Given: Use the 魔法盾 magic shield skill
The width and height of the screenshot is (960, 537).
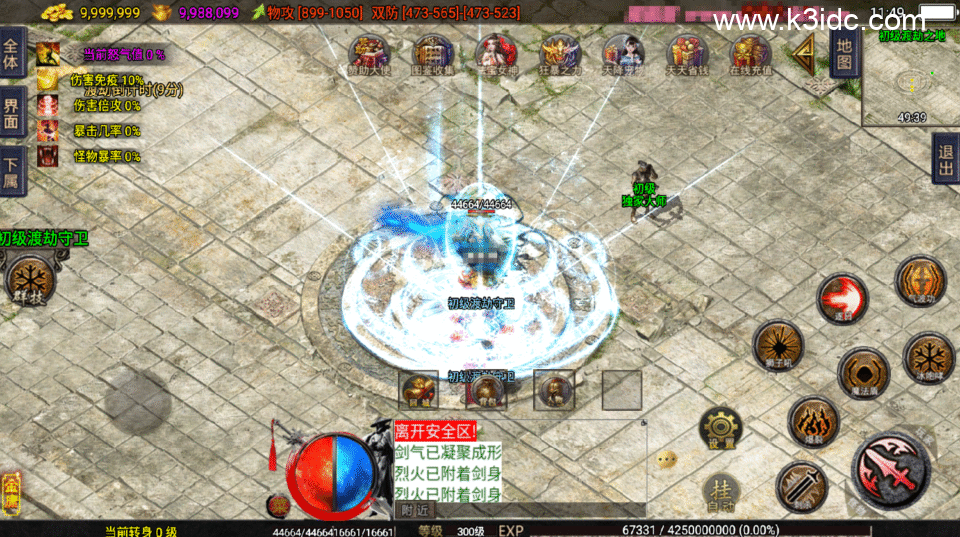Looking at the screenshot, I should tap(863, 372).
